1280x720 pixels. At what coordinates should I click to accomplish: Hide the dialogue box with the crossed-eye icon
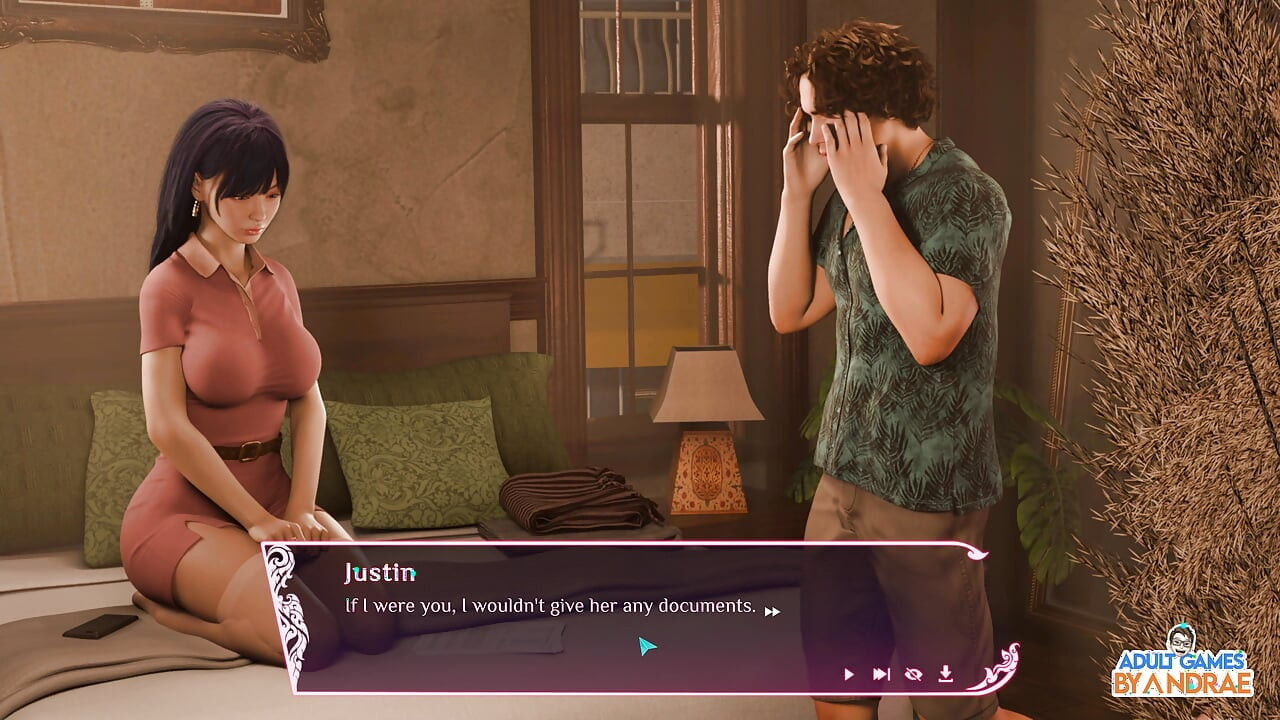point(913,674)
